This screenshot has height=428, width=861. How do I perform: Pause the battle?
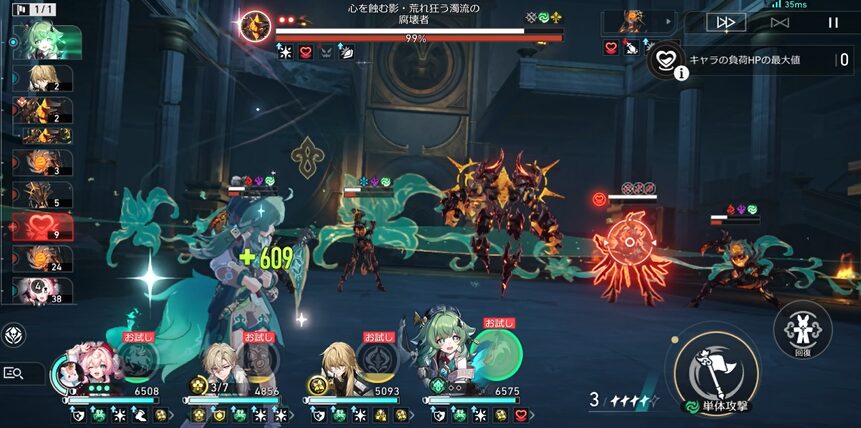[833, 22]
